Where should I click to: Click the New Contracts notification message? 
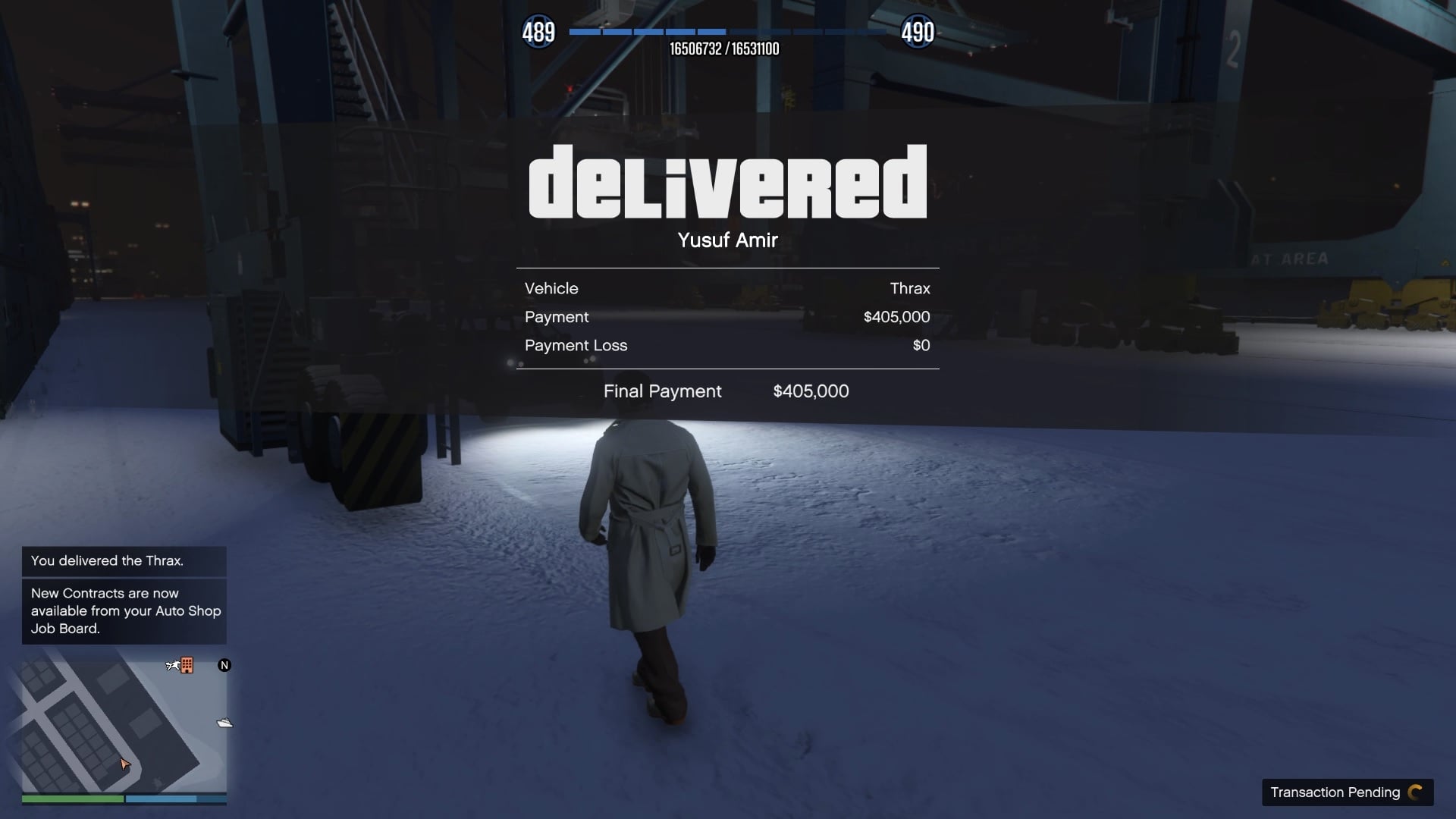[125, 610]
